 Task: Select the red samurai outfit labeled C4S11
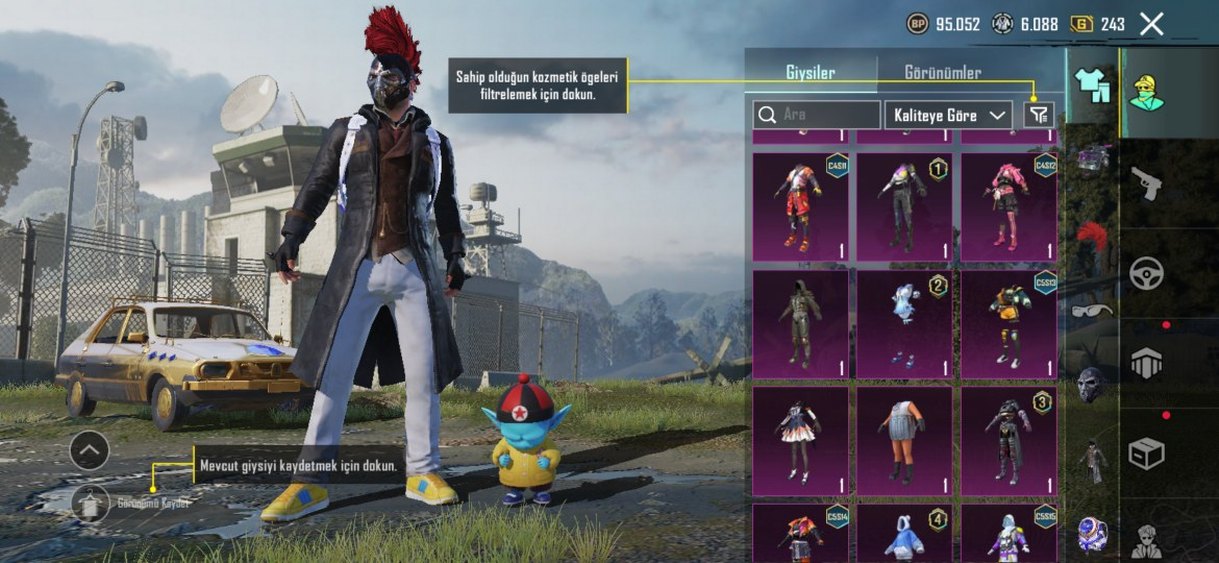click(x=800, y=207)
